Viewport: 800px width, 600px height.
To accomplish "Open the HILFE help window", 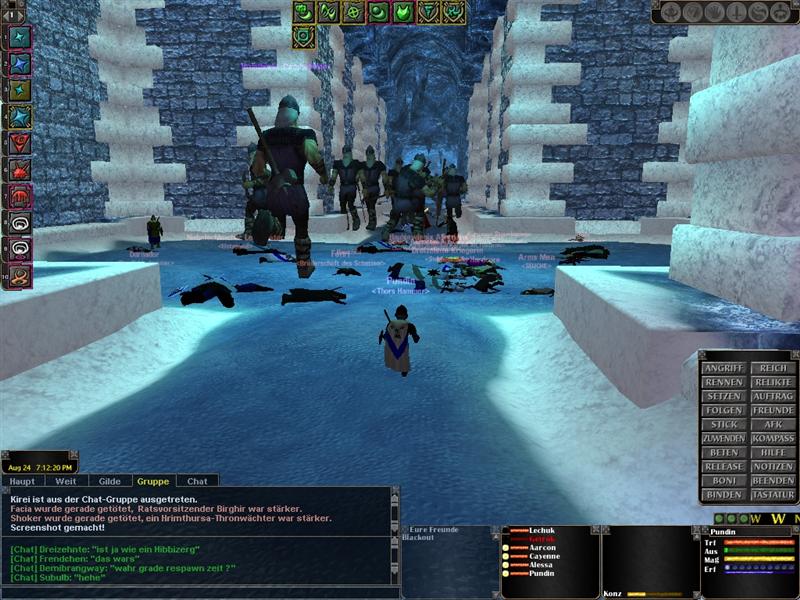I will (x=772, y=452).
